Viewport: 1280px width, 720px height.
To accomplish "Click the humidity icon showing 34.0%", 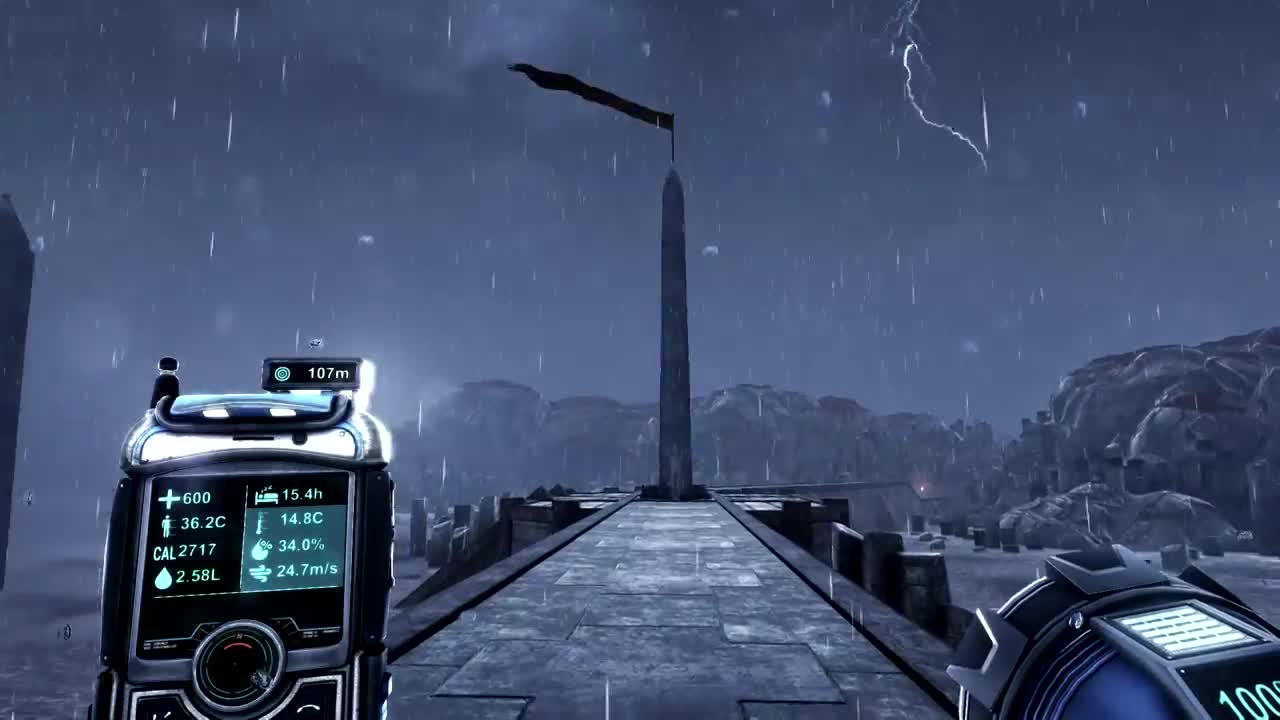I will tap(262, 548).
